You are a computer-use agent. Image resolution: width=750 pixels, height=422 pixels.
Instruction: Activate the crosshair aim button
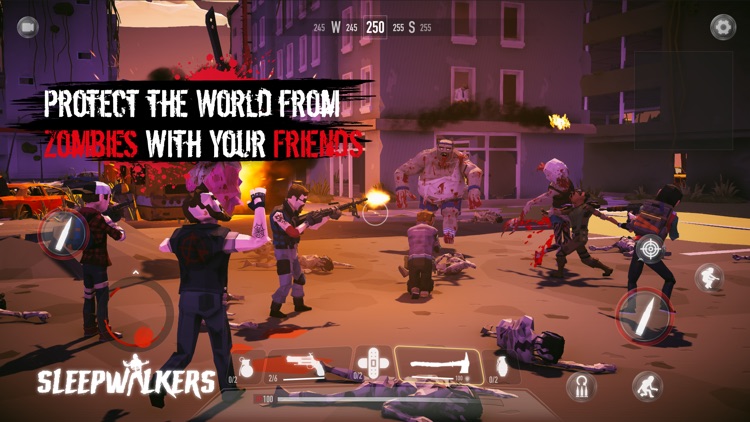pos(650,248)
